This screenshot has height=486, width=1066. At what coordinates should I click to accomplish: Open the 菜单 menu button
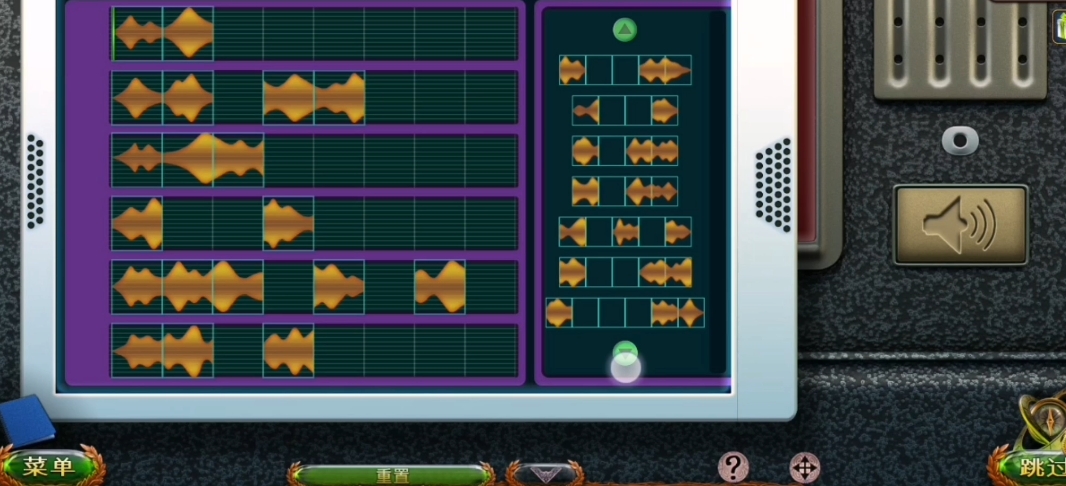coord(50,466)
